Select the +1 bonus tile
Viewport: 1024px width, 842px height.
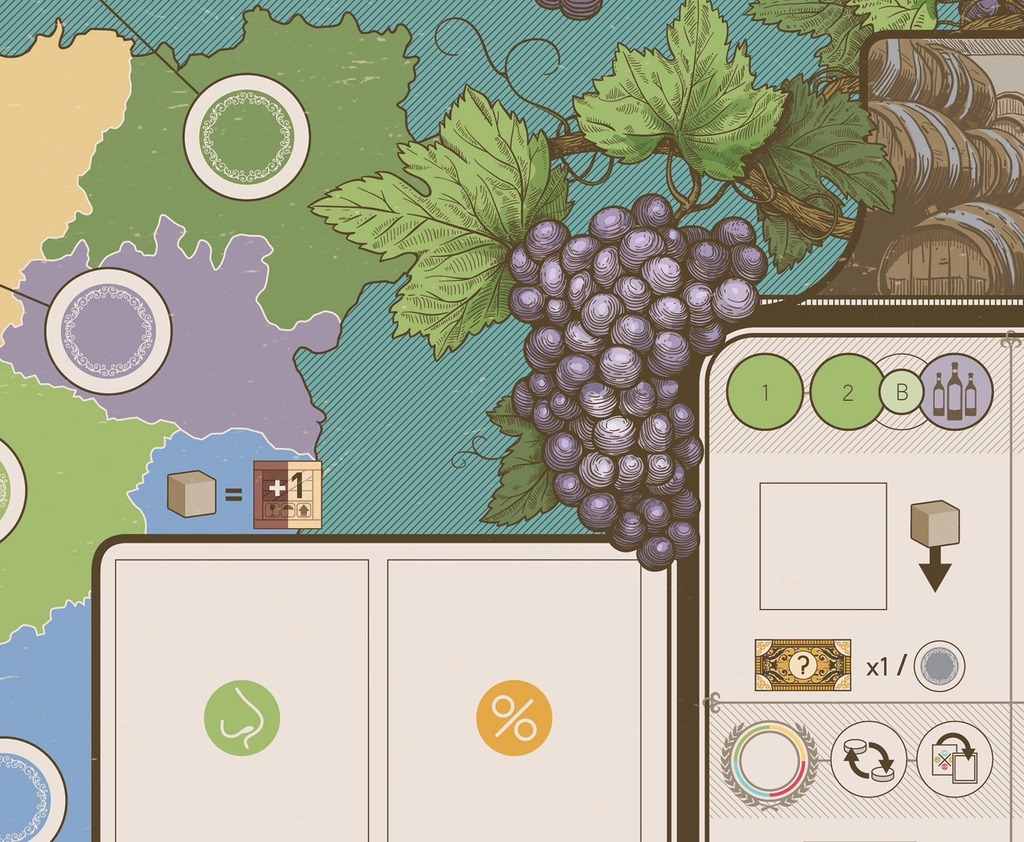(287, 494)
